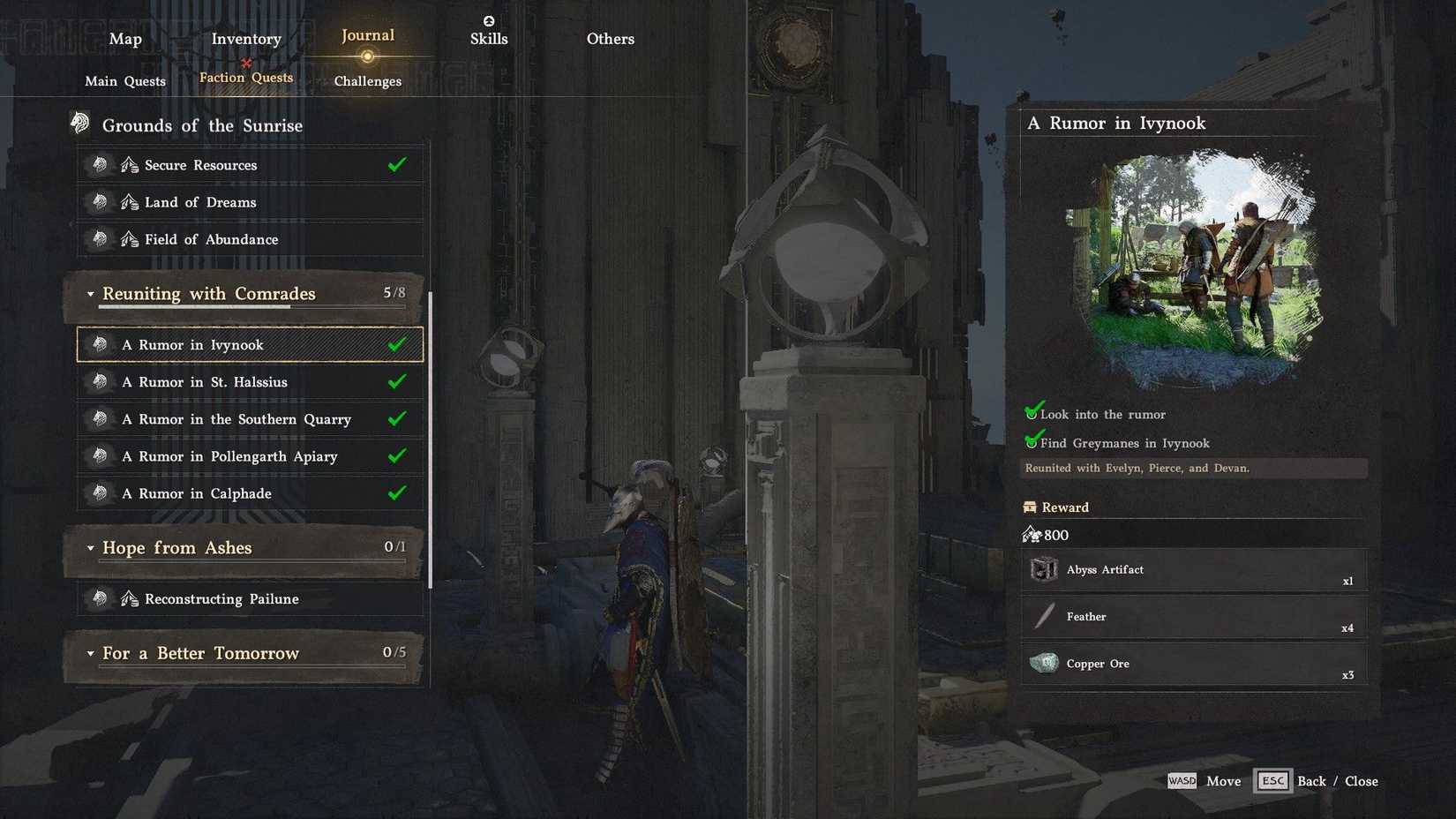Open the Map tab
1456x819 pixels.
124,38
